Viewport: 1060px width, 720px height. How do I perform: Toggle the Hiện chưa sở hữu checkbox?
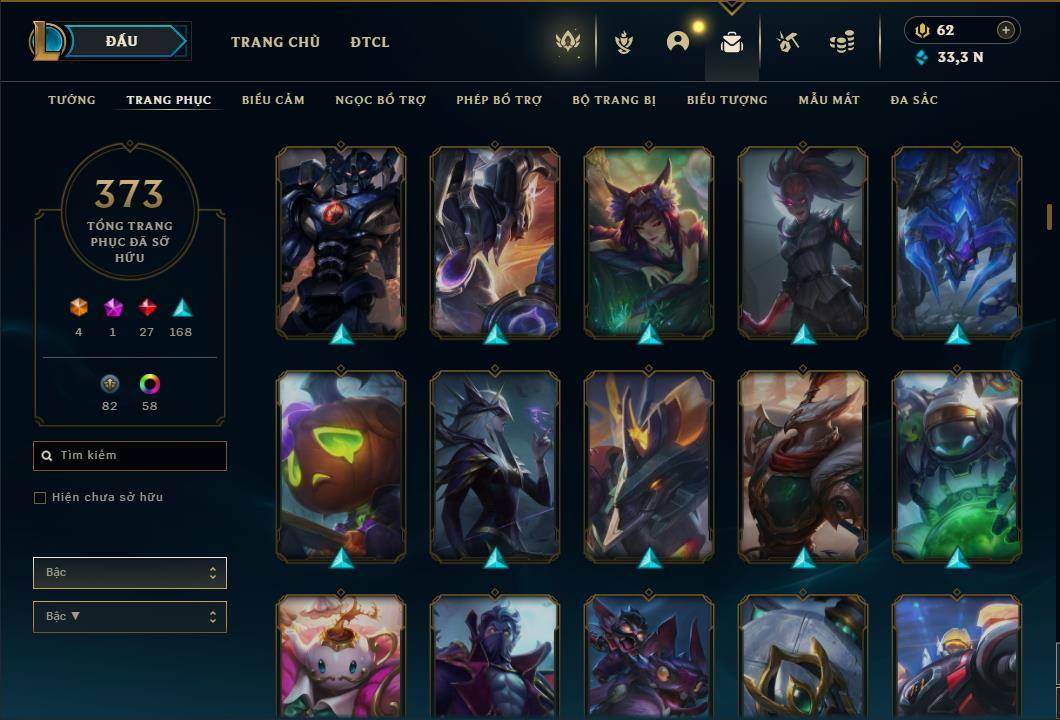pyautogui.click(x=40, y=498)
